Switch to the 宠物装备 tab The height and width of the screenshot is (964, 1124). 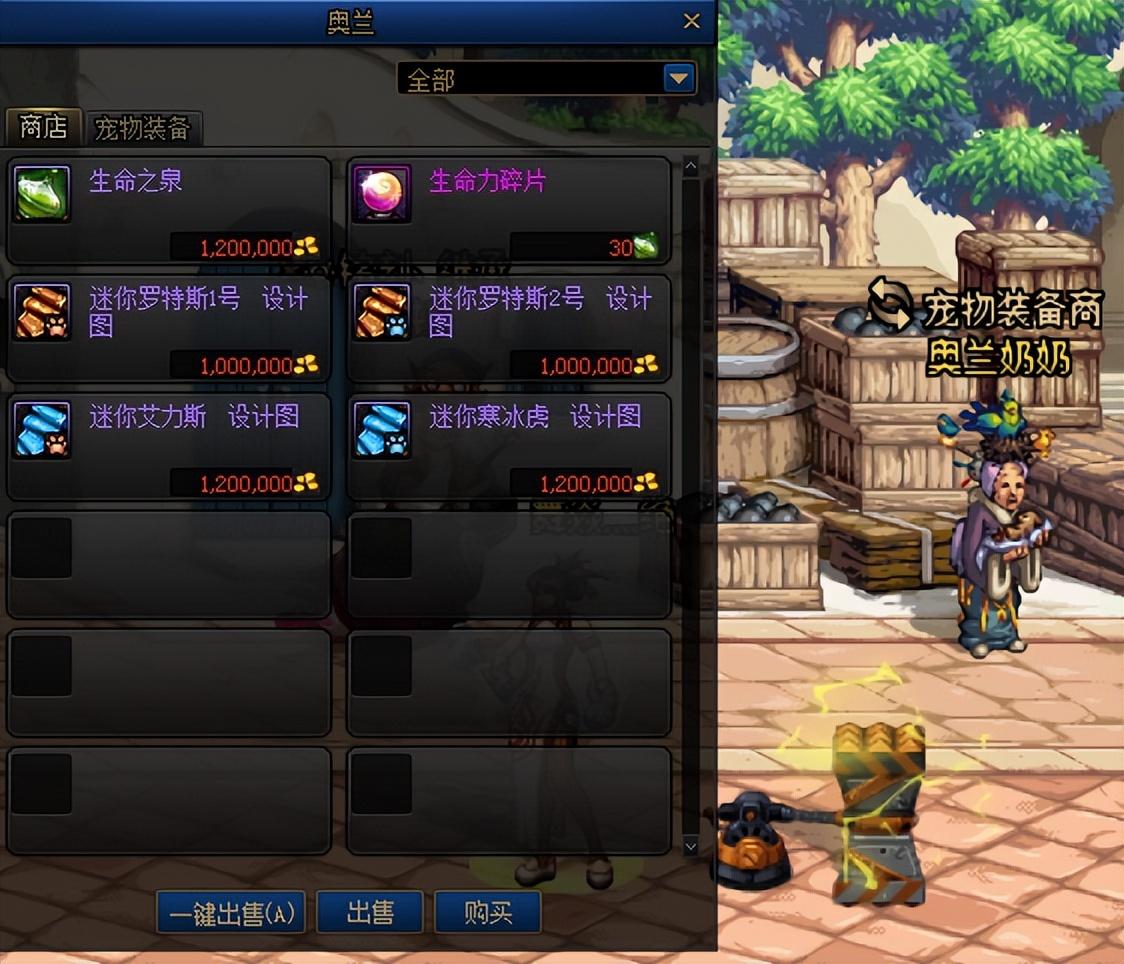point(142,129)
